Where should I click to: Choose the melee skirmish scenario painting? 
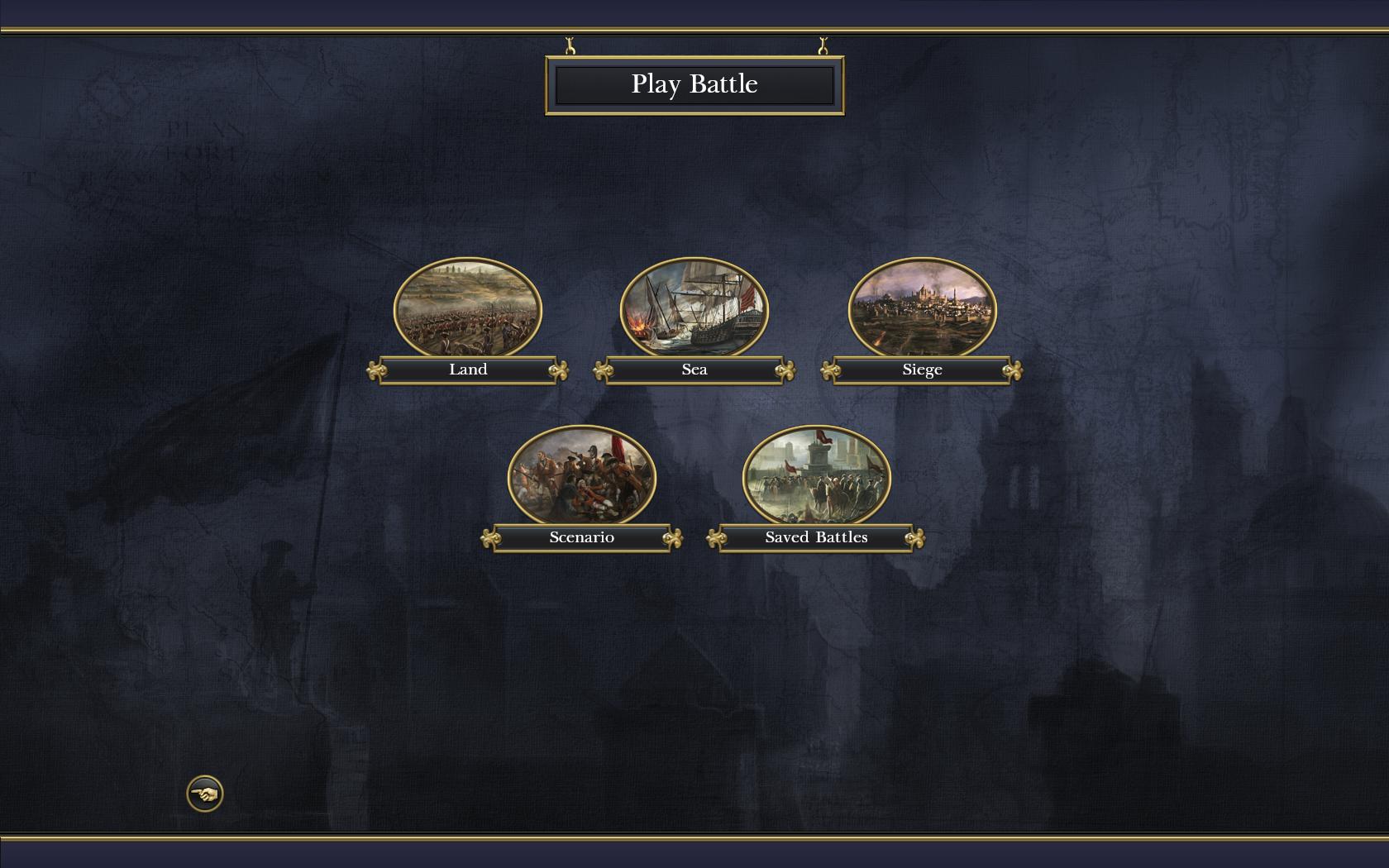[581, 475]
